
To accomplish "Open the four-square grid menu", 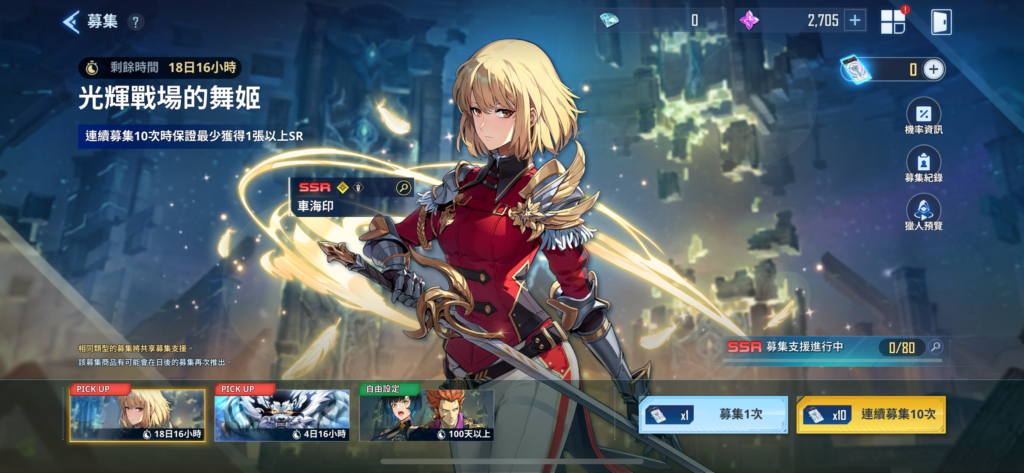I will pyautogui.click(x=893, y=21).
